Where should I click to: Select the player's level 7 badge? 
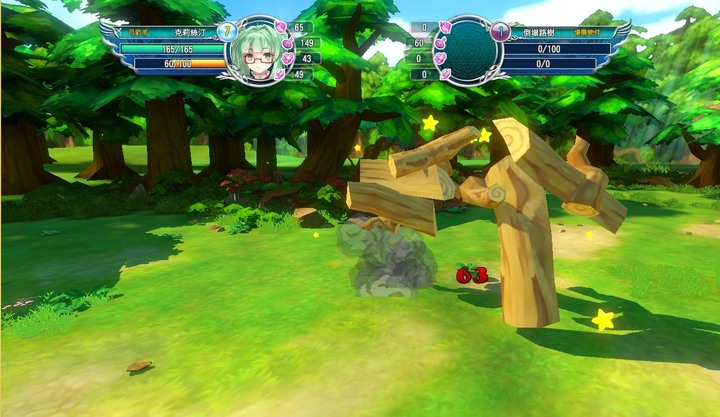[x=226, y=31]
